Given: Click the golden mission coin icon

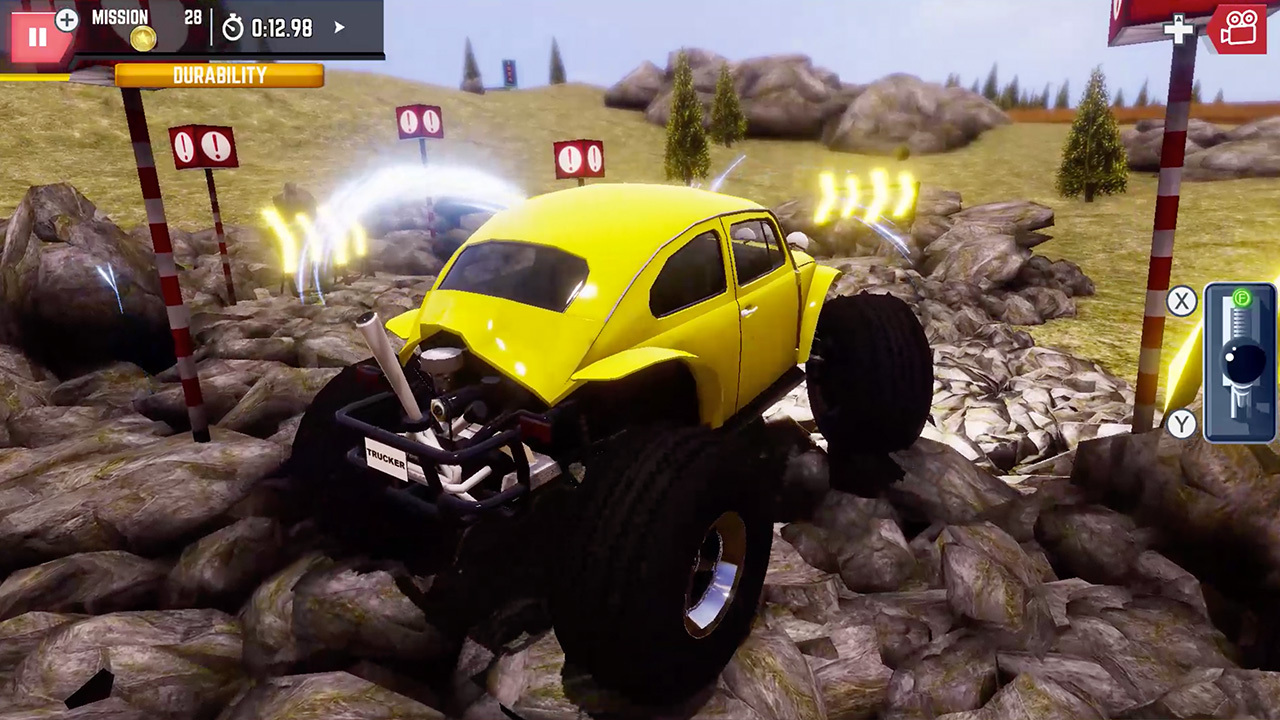Looking at the screenshot, I should tap(143, 38).
